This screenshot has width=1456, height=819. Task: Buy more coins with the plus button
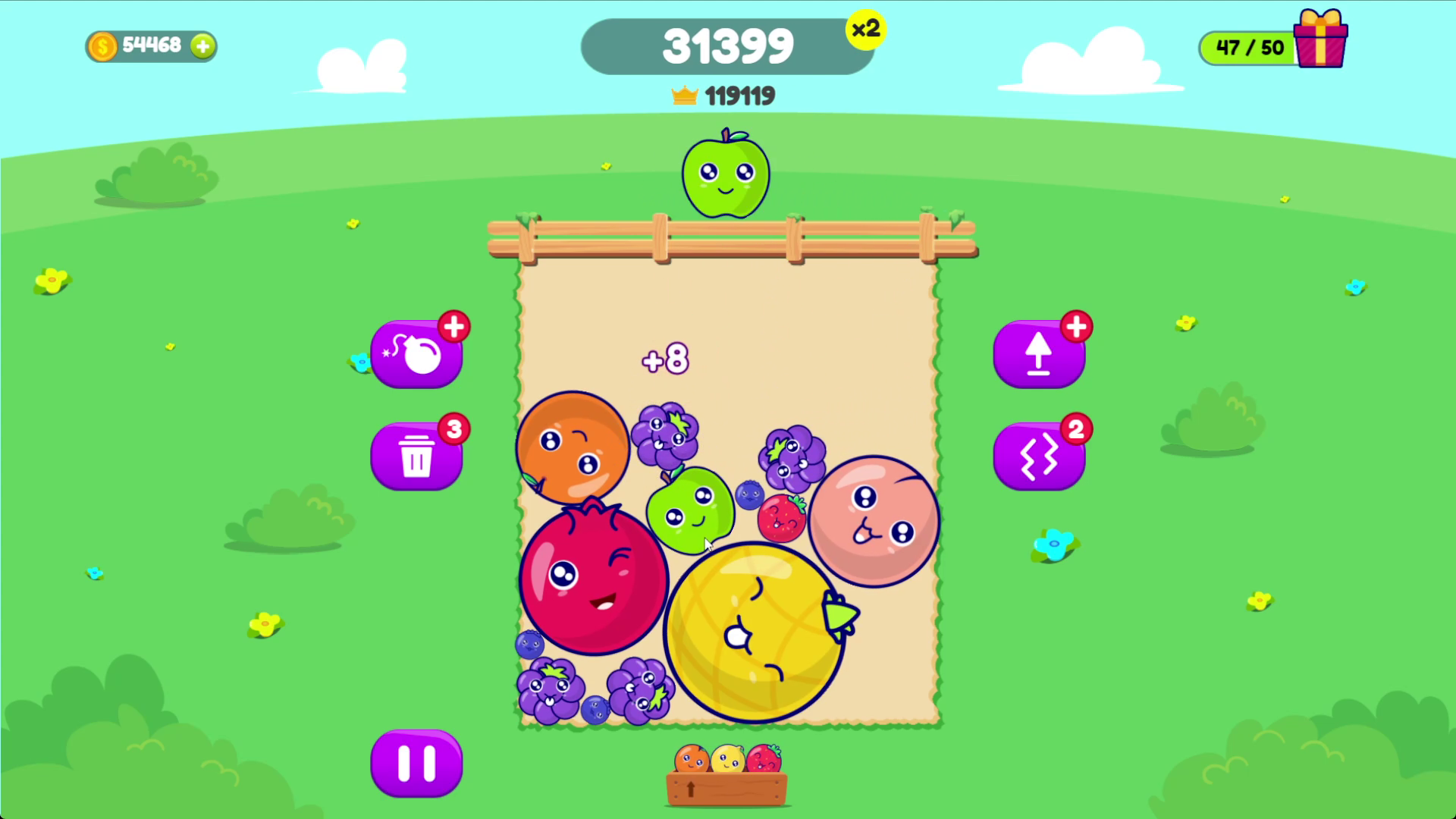click(202, 46)
